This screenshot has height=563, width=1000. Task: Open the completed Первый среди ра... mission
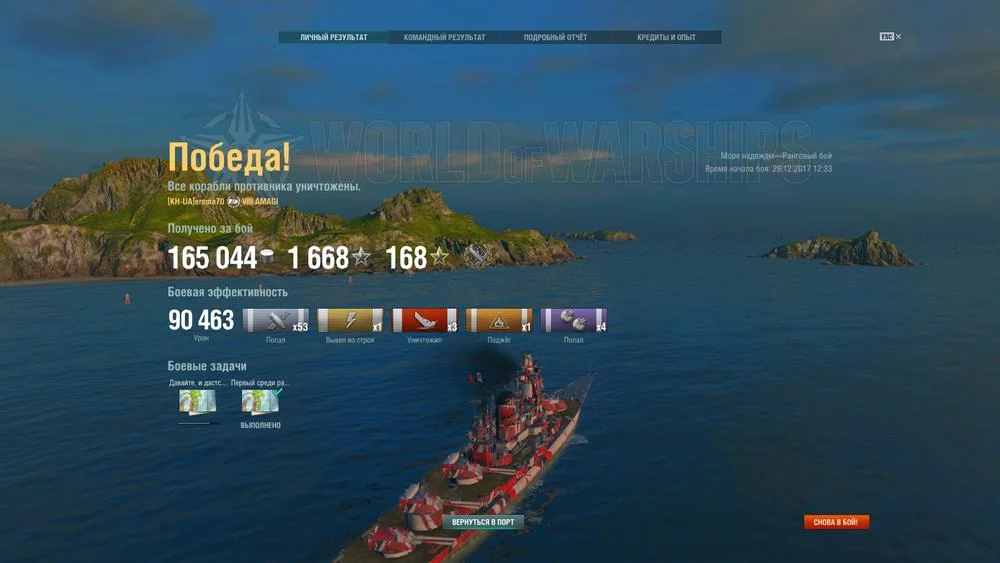tap(260, 402)
